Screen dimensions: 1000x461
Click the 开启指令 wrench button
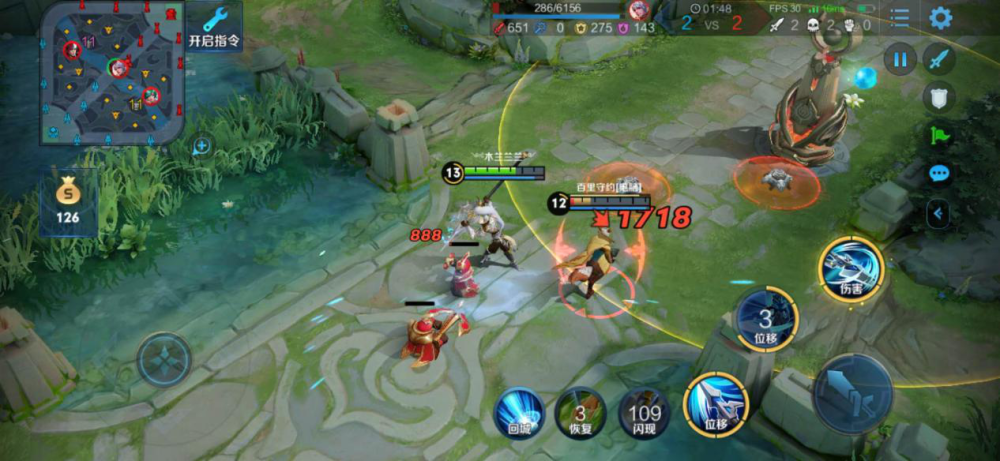click(214, 26)
